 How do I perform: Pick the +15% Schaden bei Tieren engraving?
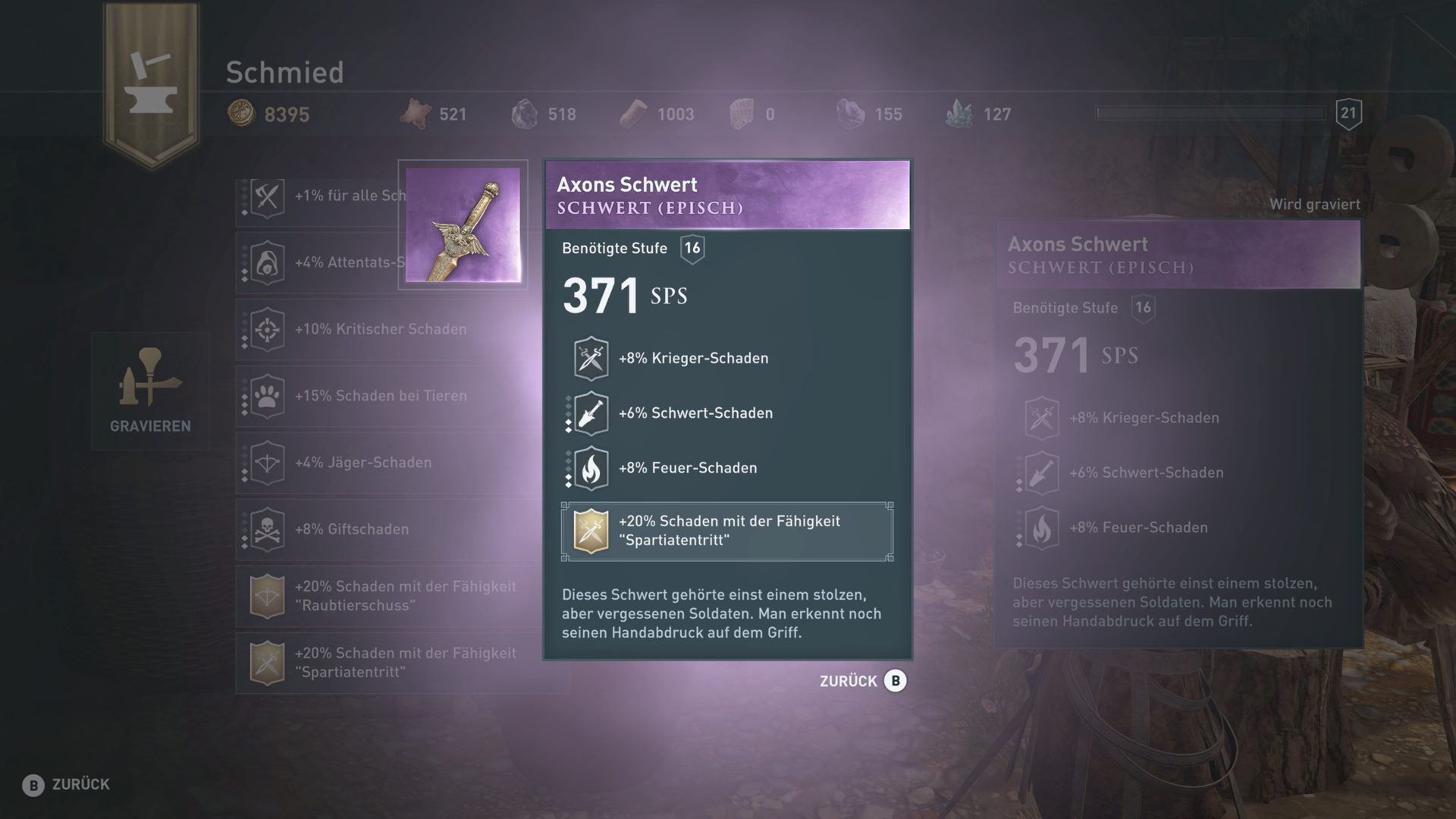tap(379, 396)
